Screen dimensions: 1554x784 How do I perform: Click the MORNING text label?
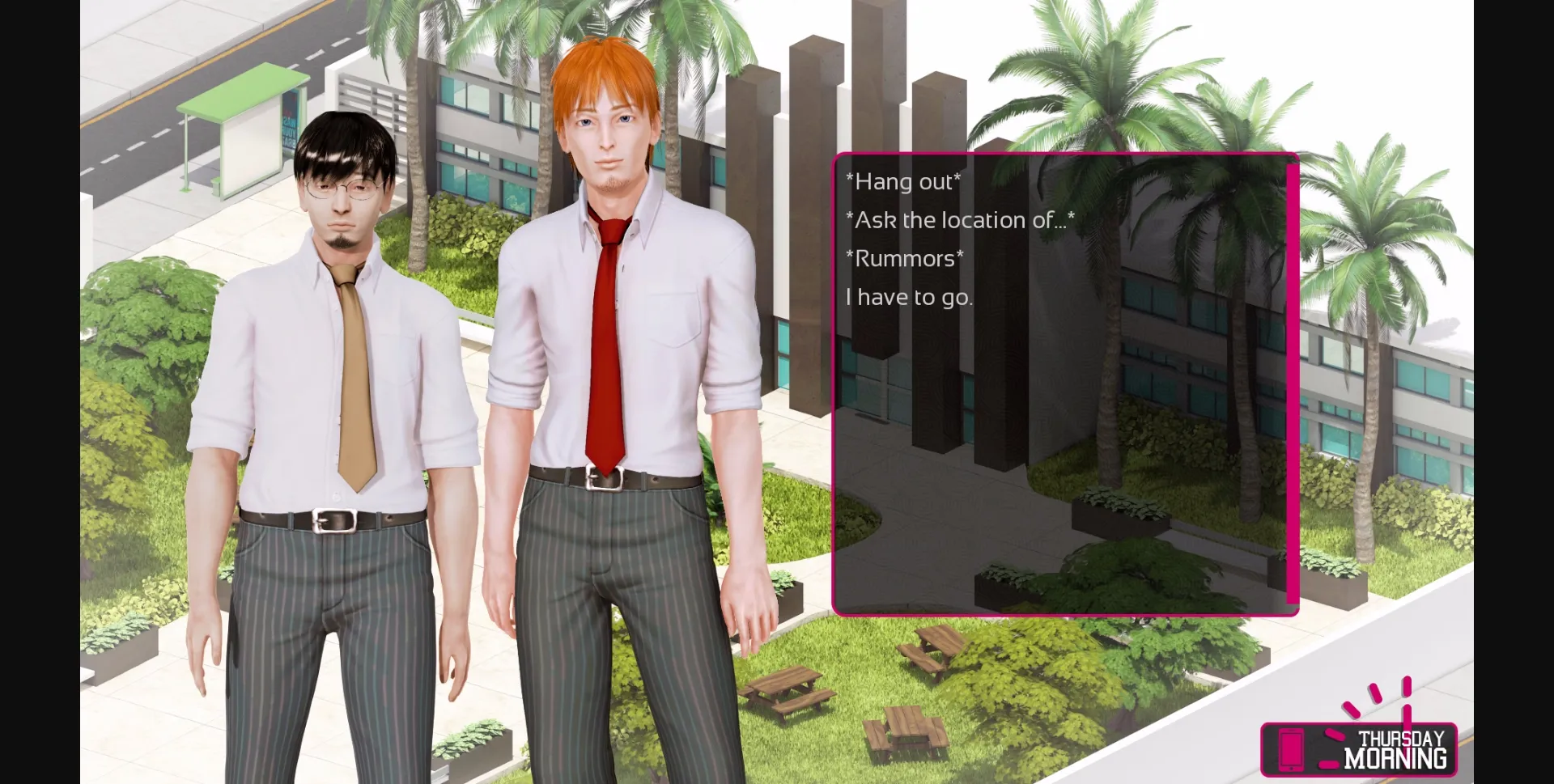click(1396, 759)
